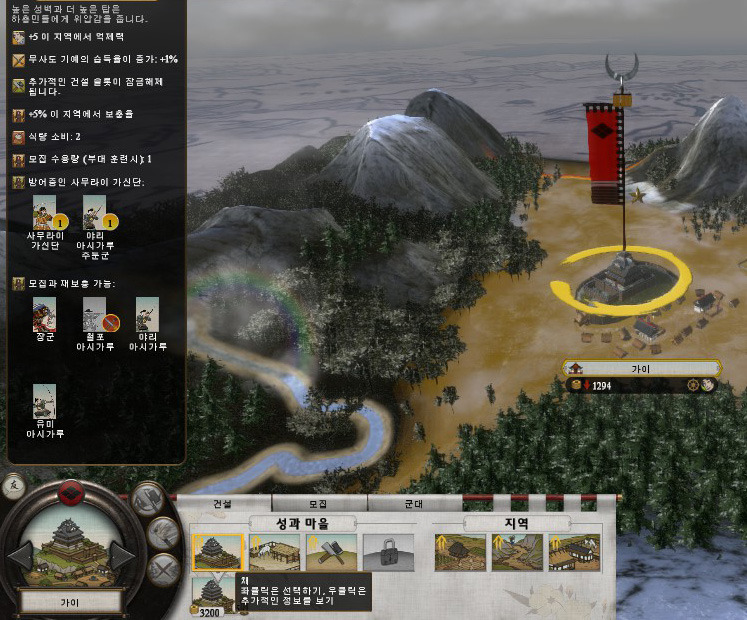Choose the road building under 지역
Screen dimensions: 747x620
pyautogui.click(x=517, y=551)
